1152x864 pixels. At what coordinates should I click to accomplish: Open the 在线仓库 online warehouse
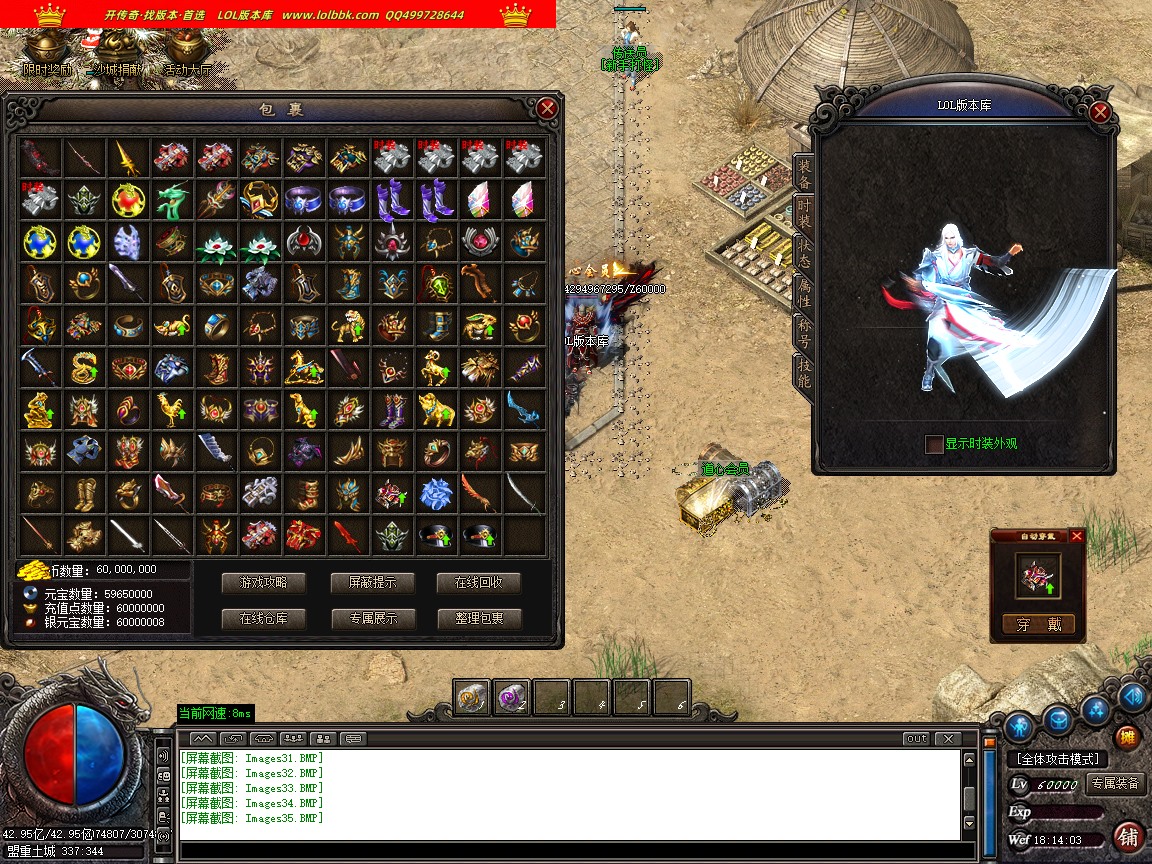(263, 618)
